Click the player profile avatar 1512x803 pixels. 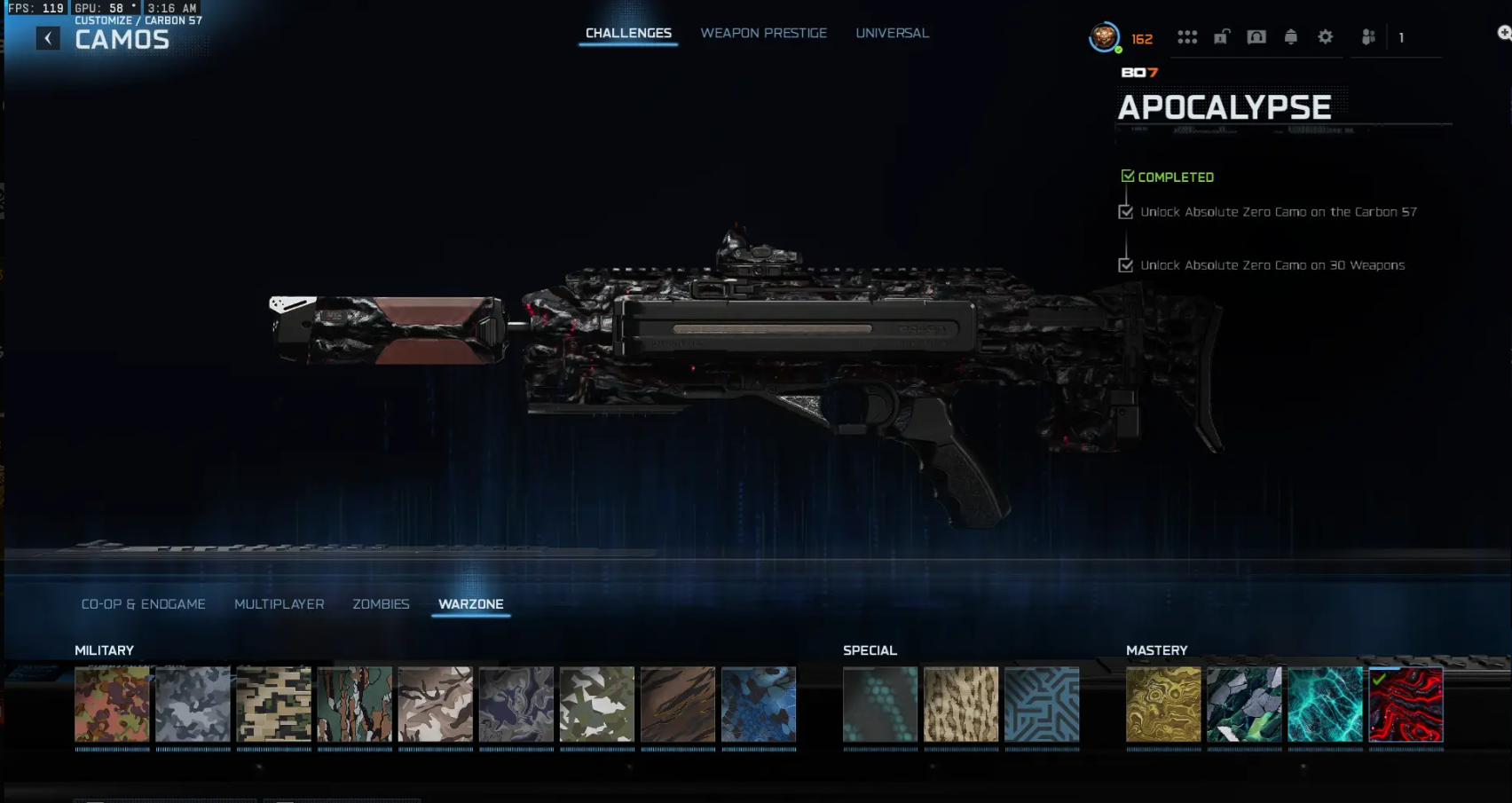tap(1103, 37)
